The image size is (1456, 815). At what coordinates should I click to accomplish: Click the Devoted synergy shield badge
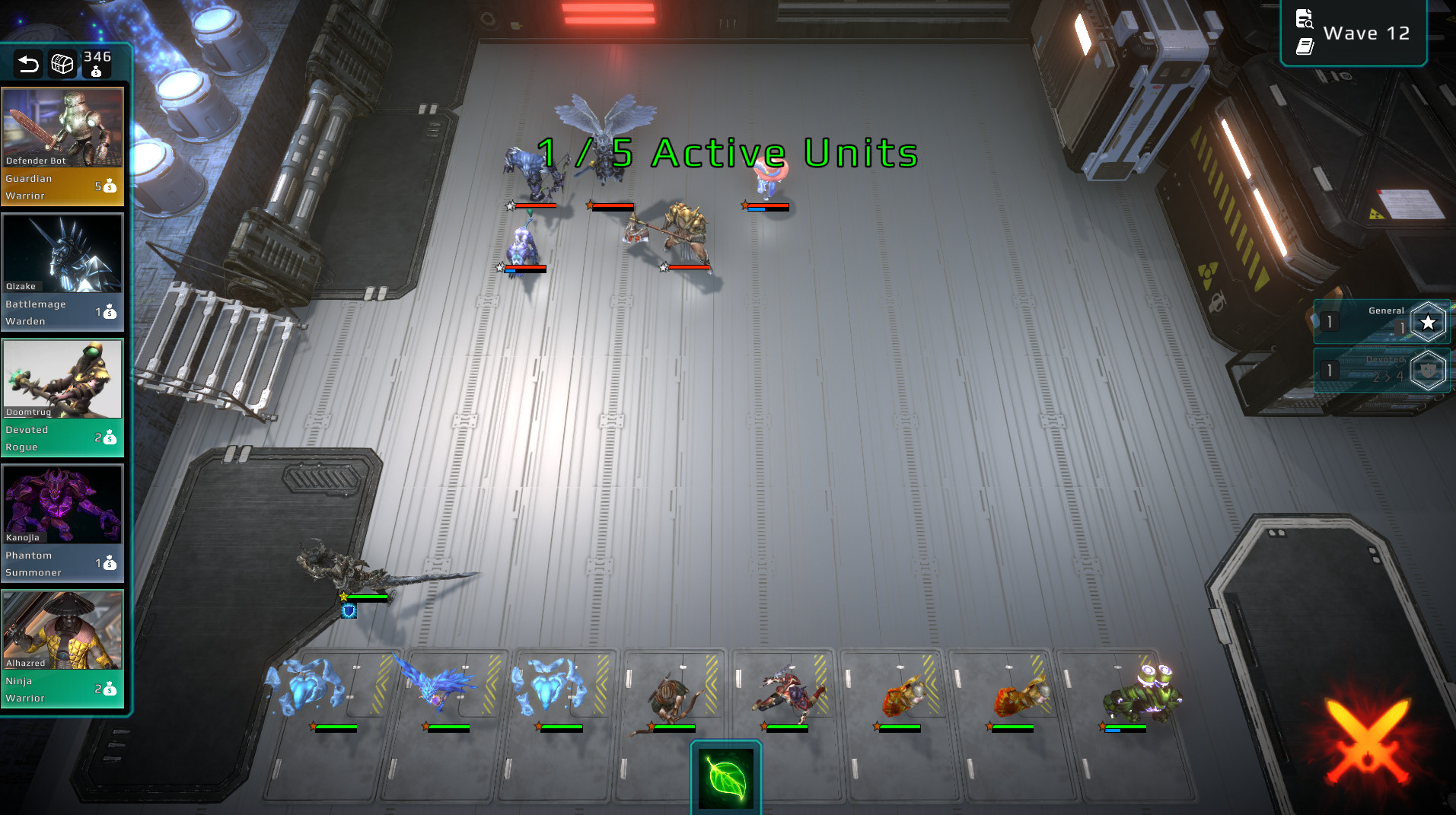[1427, 371]
